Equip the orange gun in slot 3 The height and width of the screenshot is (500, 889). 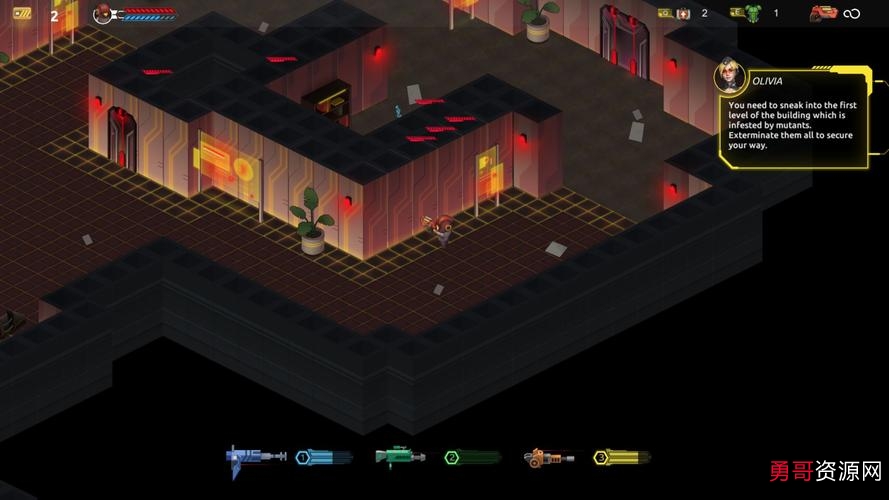click(548, 458)
